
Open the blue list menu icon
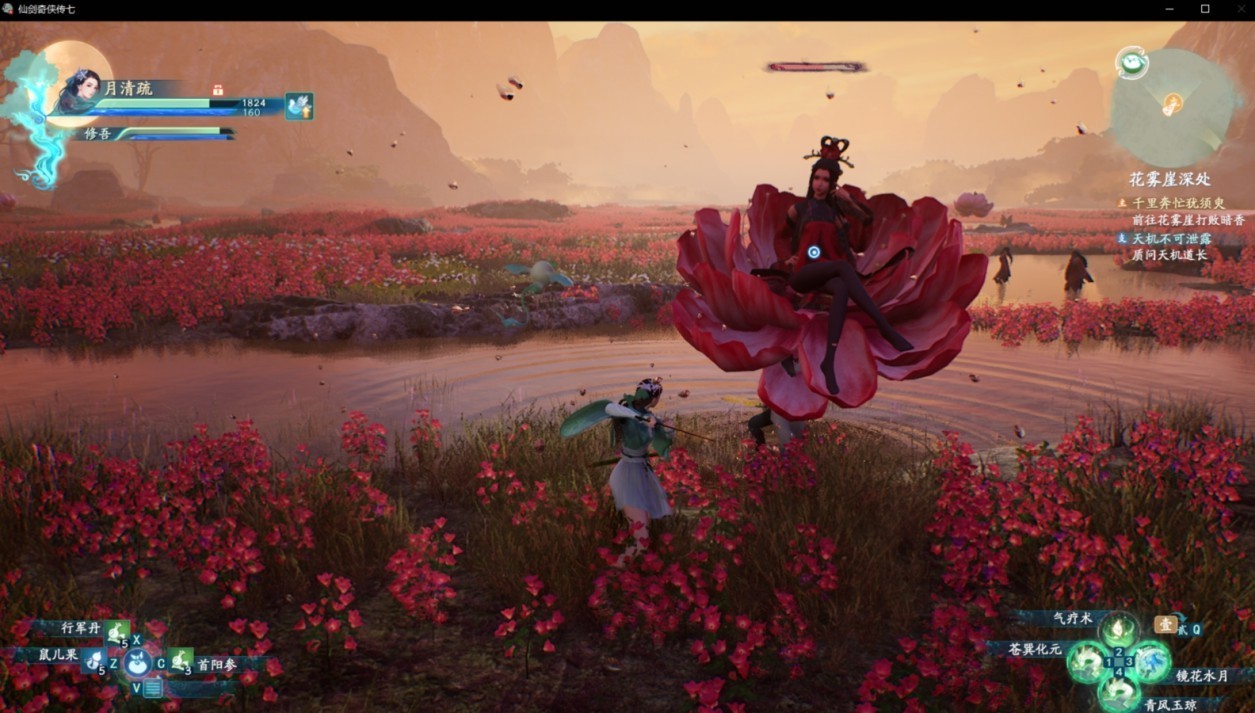click(x=152, y=687)
